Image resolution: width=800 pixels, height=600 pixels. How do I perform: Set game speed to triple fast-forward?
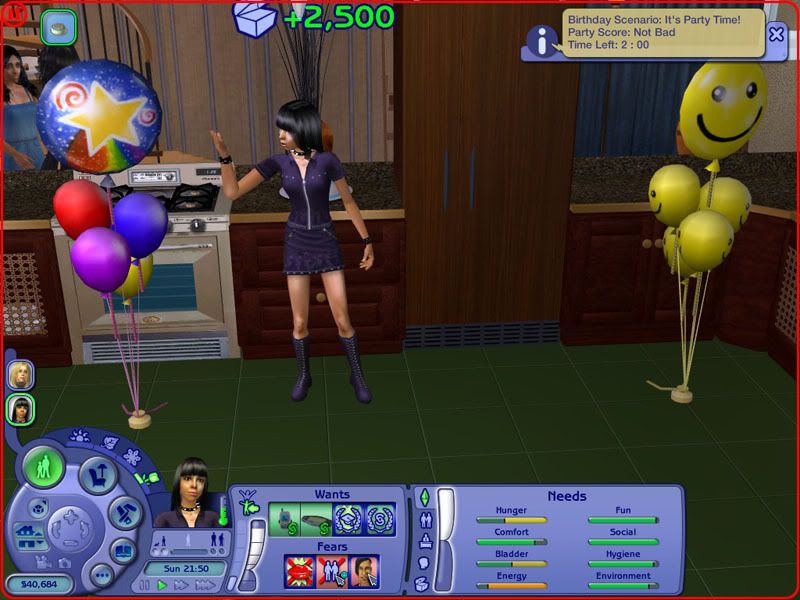206,585
